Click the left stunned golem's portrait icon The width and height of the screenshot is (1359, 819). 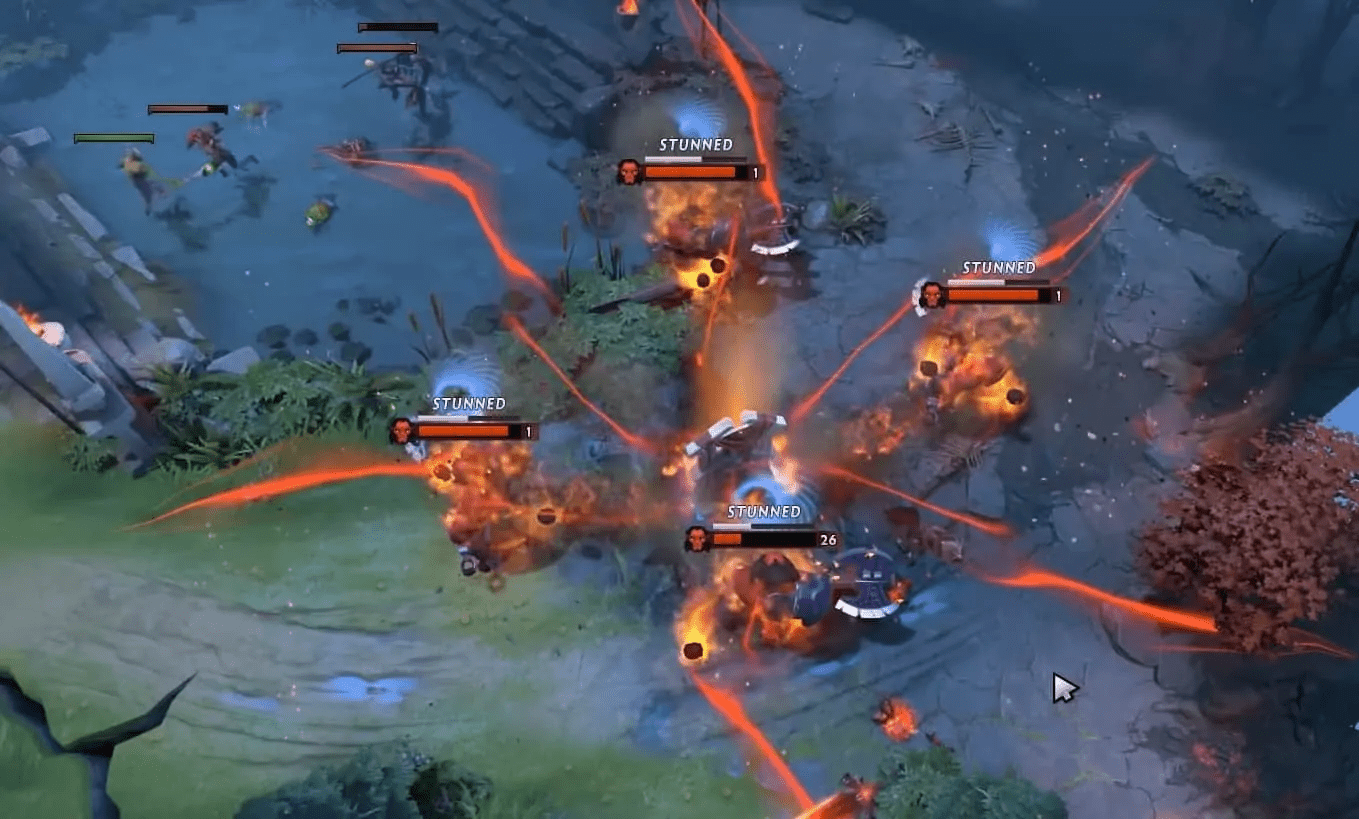(x=401, y=429)
